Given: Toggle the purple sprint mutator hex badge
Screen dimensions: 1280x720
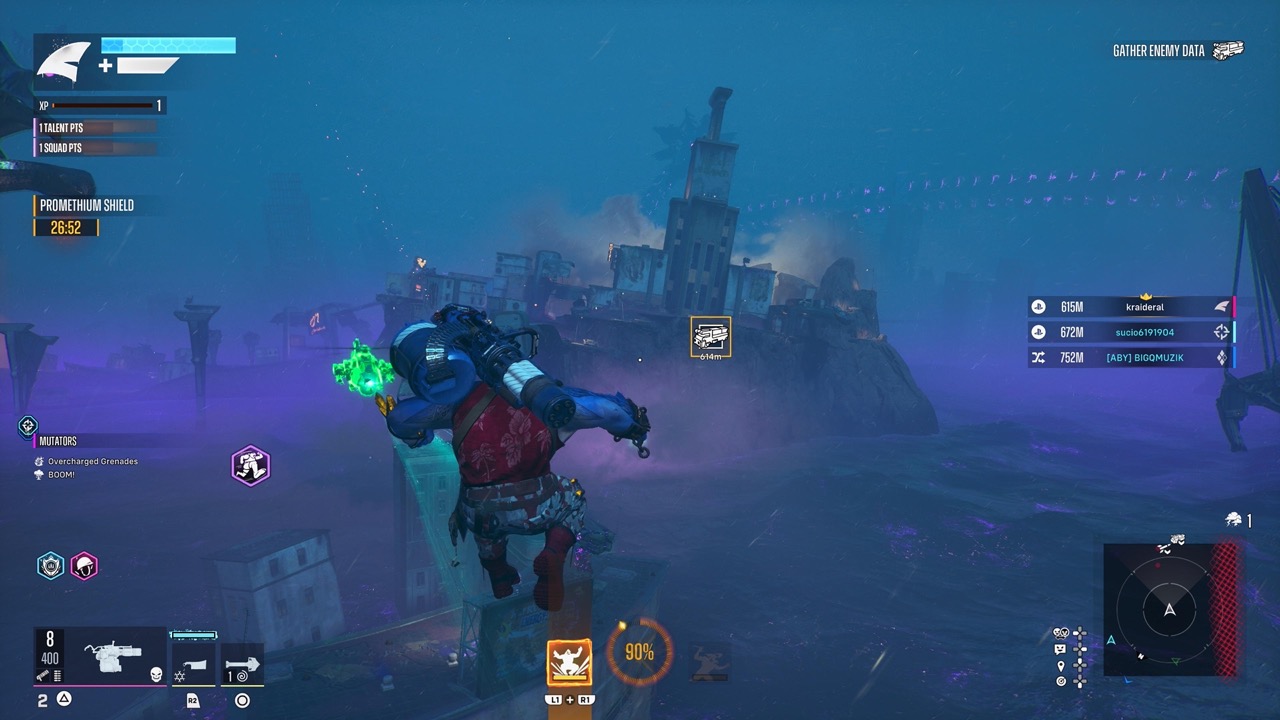Looking at the screenshot, I should tap(250, 467).
